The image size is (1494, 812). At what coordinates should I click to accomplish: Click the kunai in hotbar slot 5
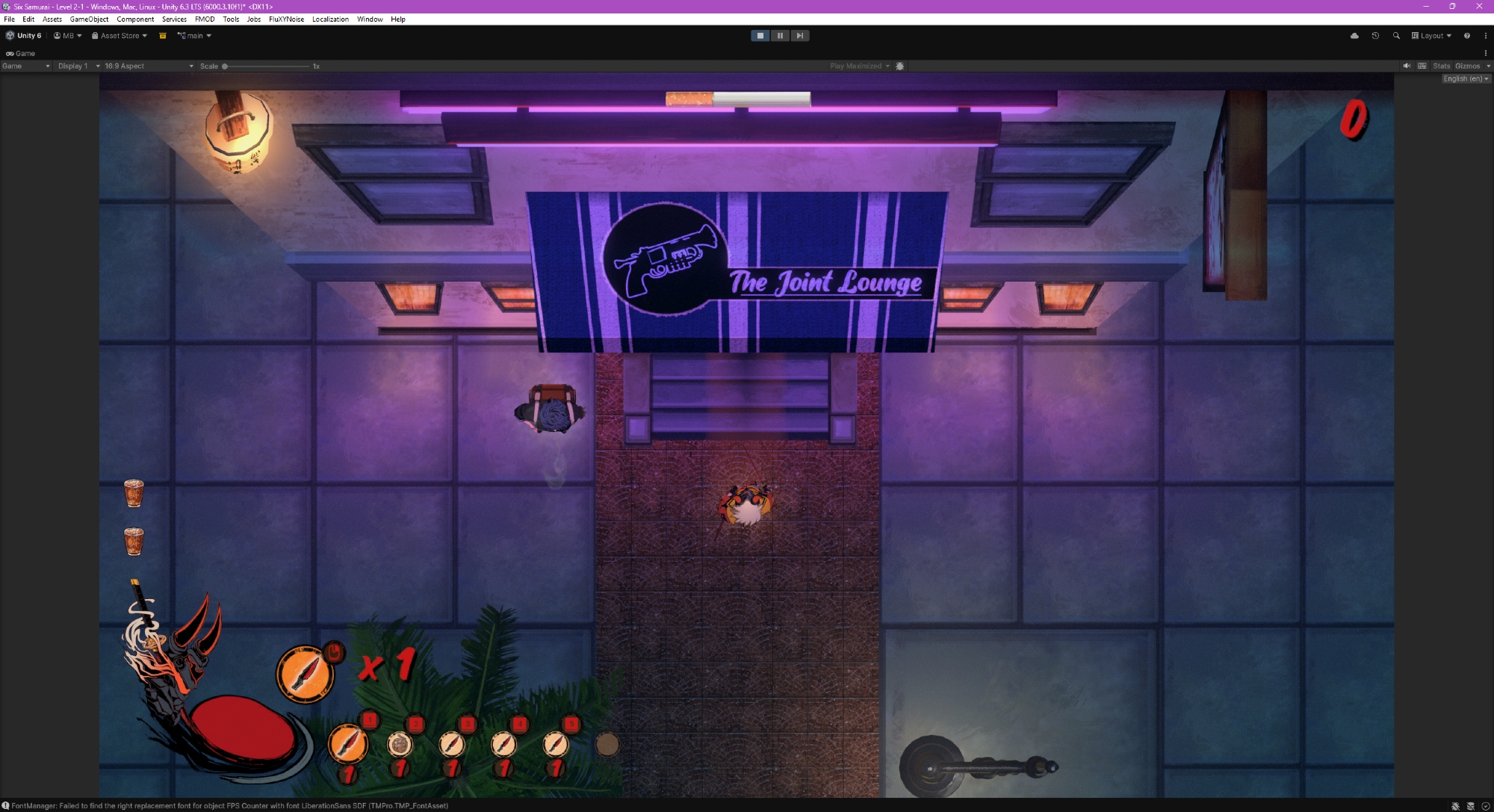[x=555, y=744]
